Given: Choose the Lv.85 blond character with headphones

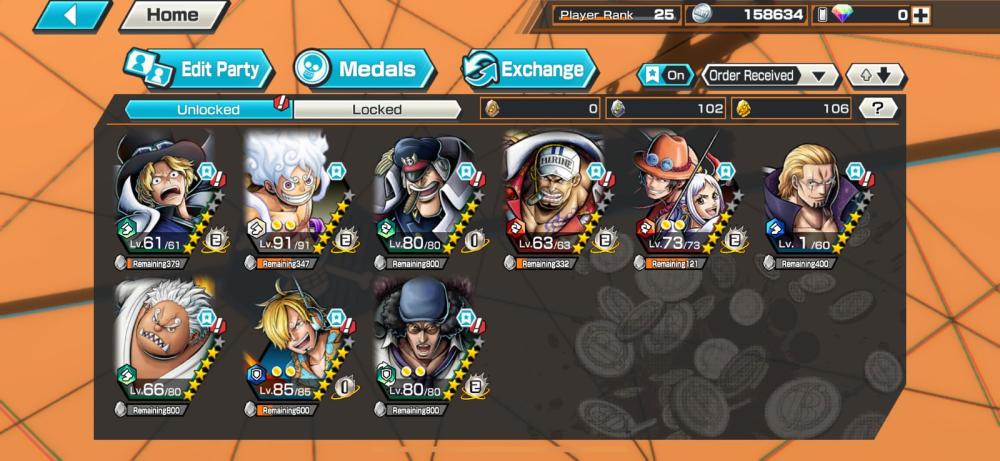Looking at the screenshot, I should (294, 345).
